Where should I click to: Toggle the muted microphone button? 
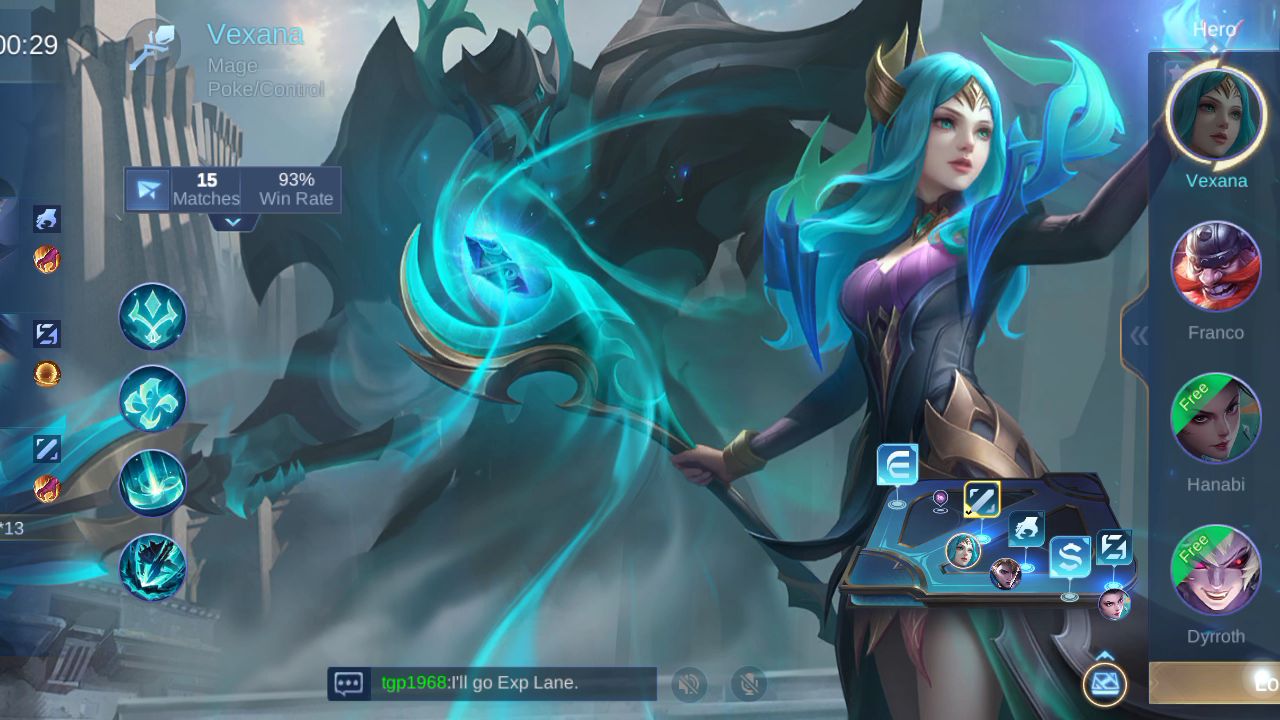pos(748,684)
